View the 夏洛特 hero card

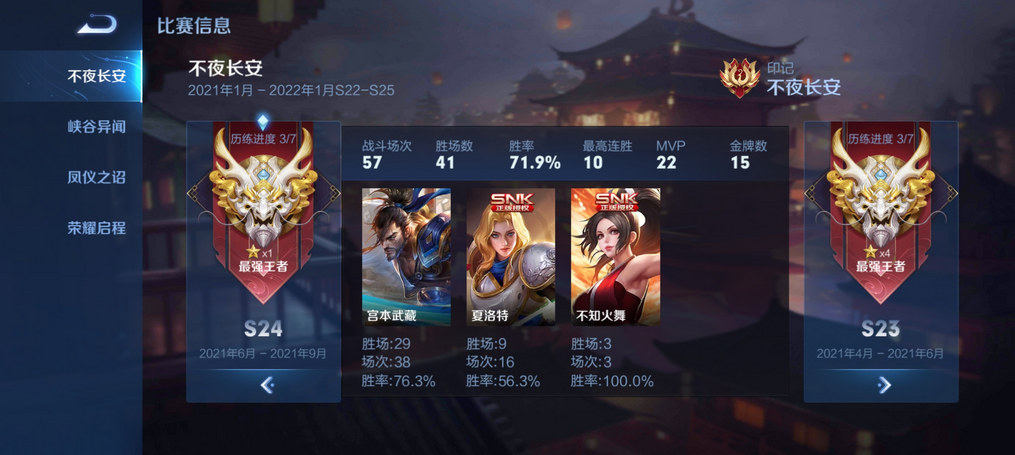(x=510, y=256)
